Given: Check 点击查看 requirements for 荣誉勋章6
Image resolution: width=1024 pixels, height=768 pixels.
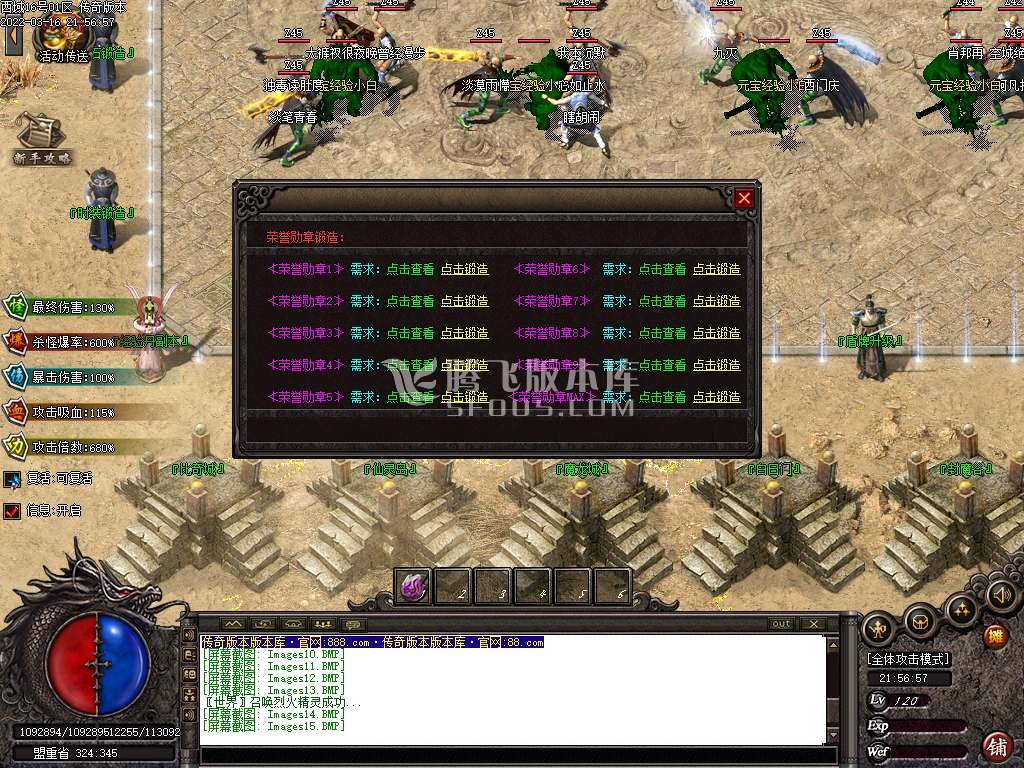Looking at the screenshot, I should click(x=663, y=269).
